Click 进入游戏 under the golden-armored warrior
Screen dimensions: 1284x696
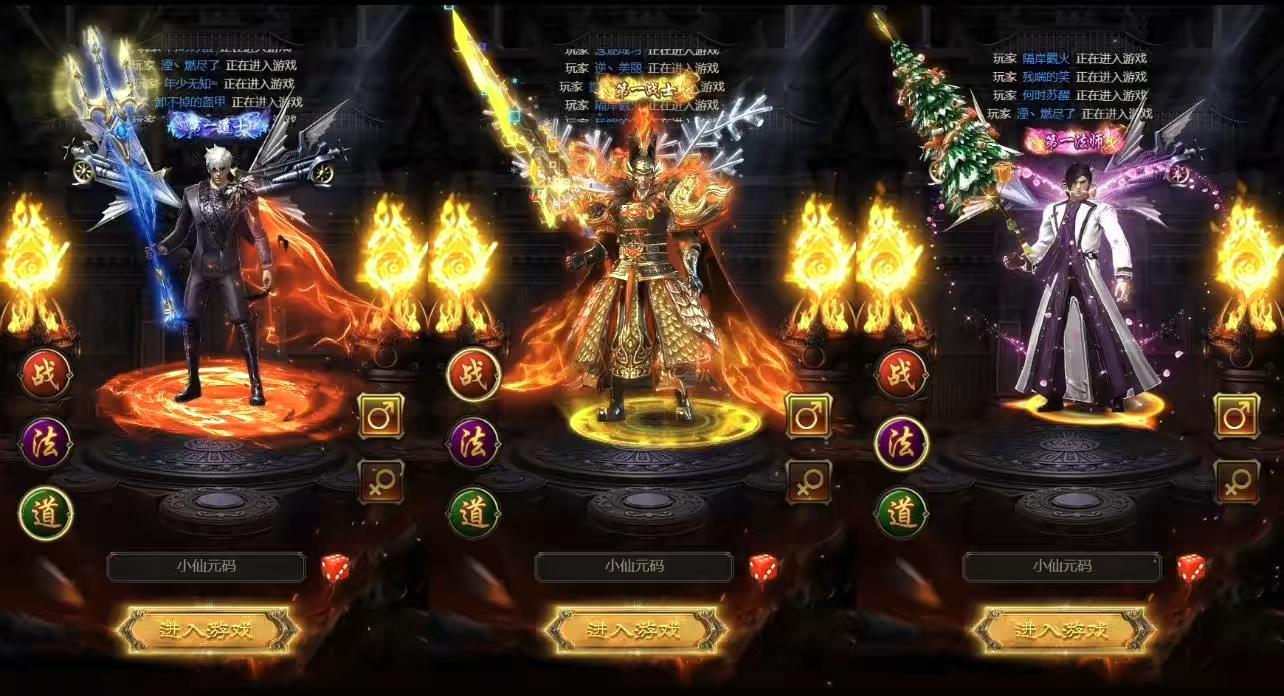(636, 630)
